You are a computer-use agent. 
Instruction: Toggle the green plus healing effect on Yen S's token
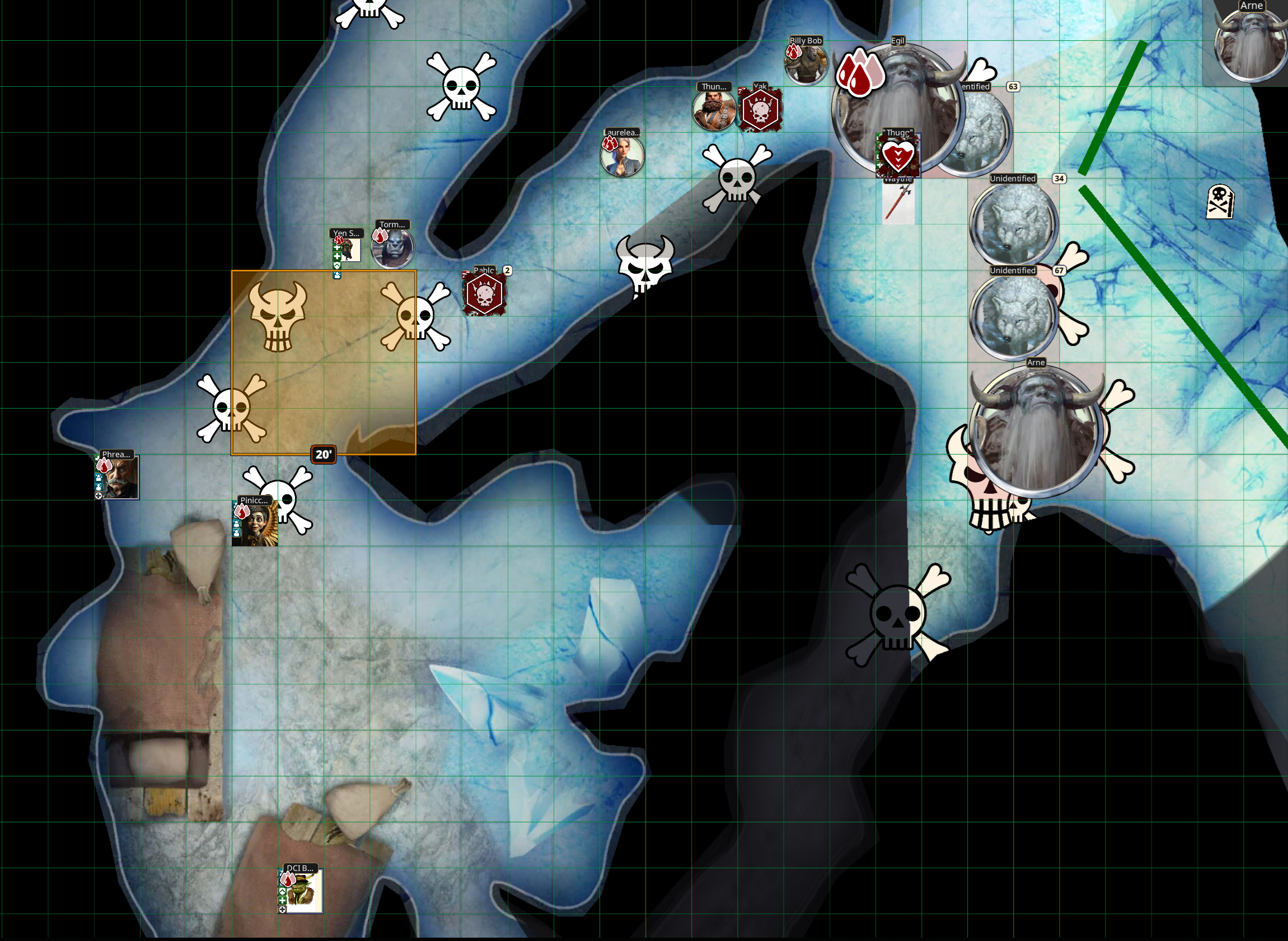tap(337, 247)
